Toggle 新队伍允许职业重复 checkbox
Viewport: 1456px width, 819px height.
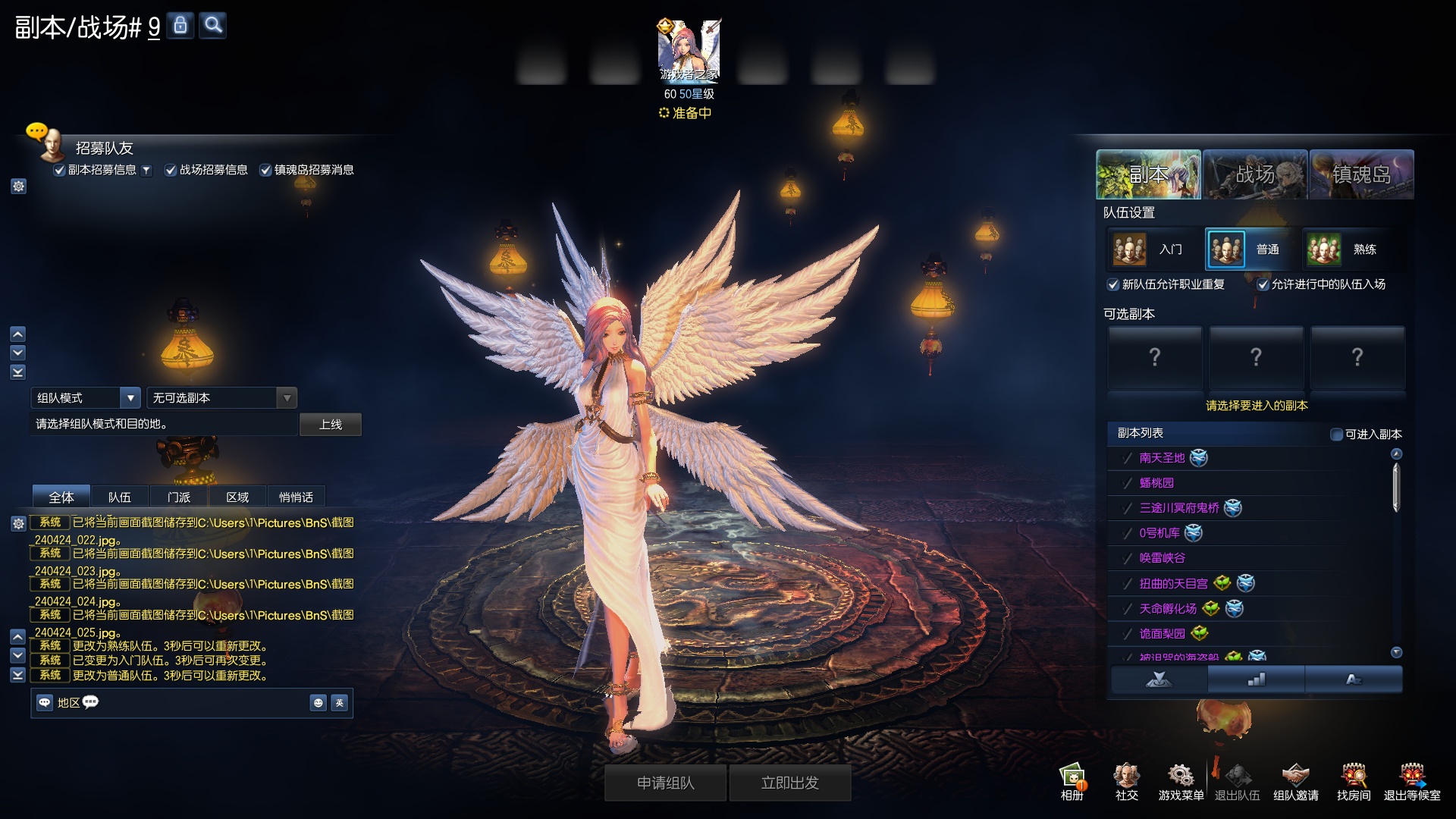(1113, 285)
